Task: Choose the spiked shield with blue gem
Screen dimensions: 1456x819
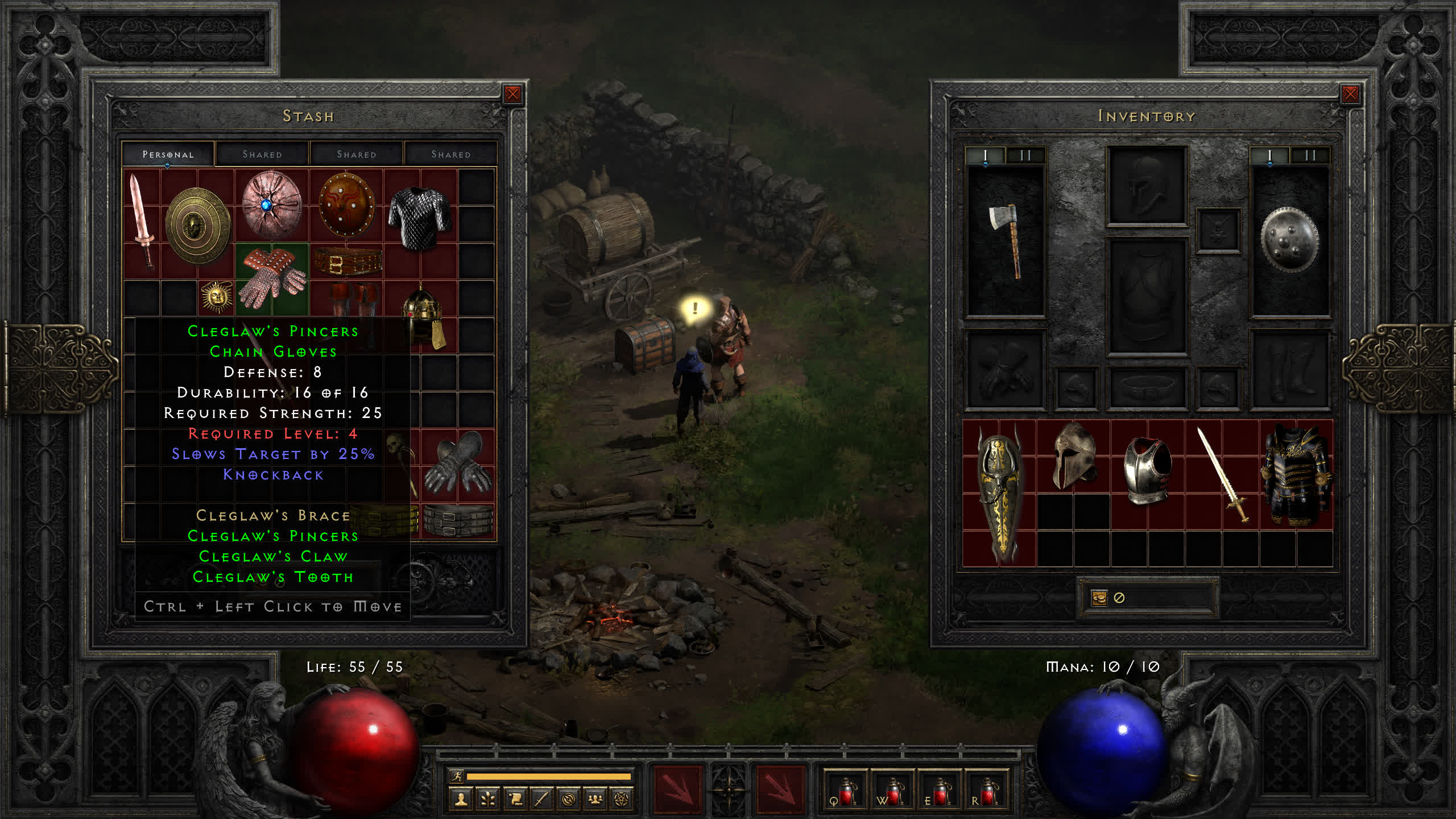Action: pos(271,204)
